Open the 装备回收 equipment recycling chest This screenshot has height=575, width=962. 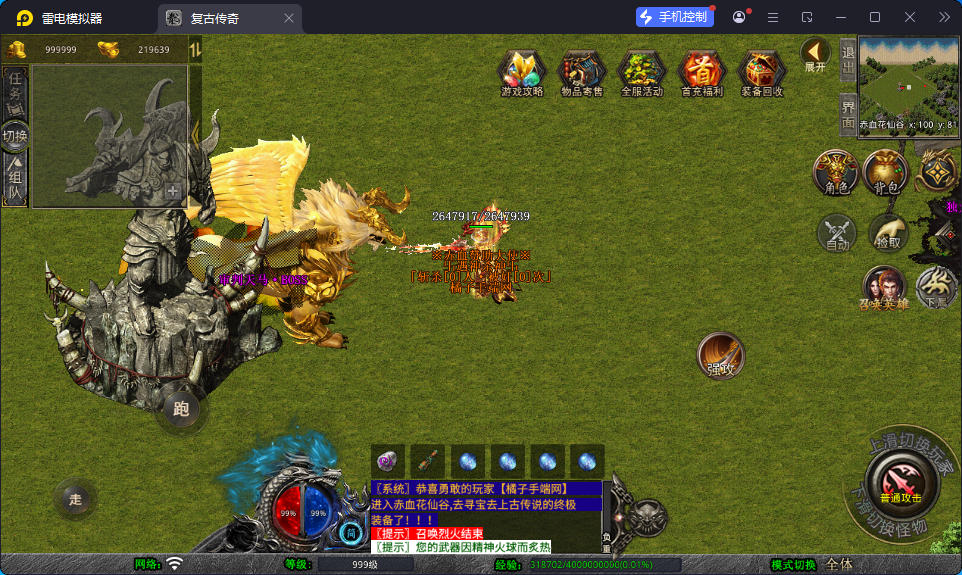(762, 73)
